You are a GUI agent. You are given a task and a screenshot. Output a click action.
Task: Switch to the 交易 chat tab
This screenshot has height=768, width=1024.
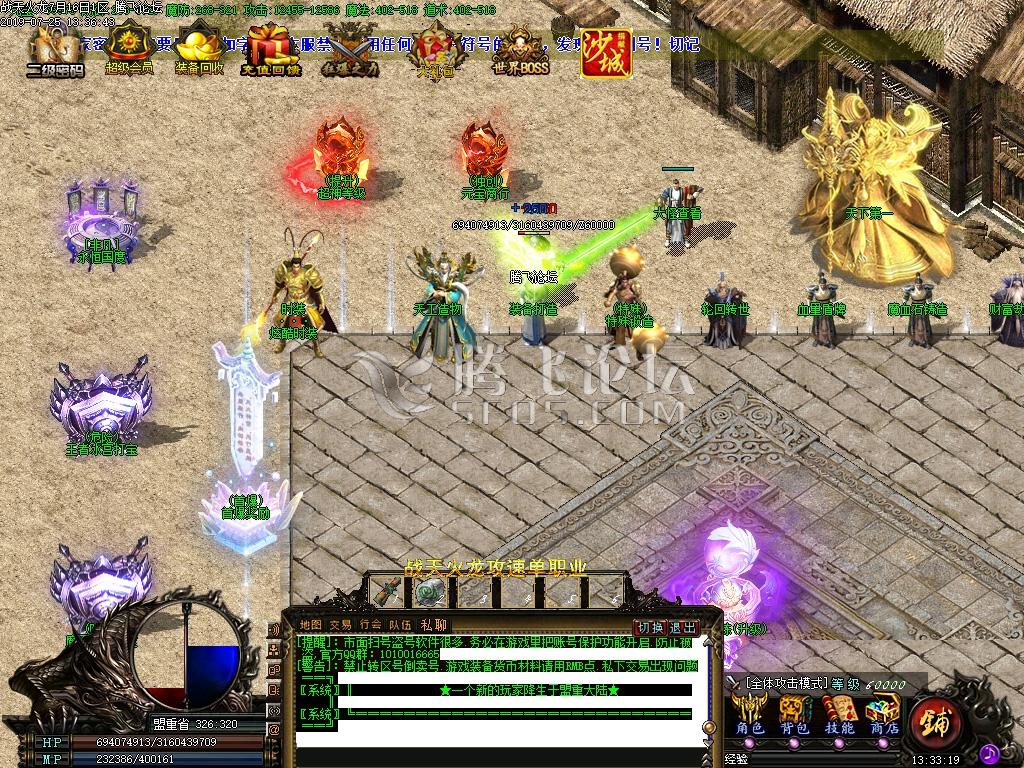(340, 625)
